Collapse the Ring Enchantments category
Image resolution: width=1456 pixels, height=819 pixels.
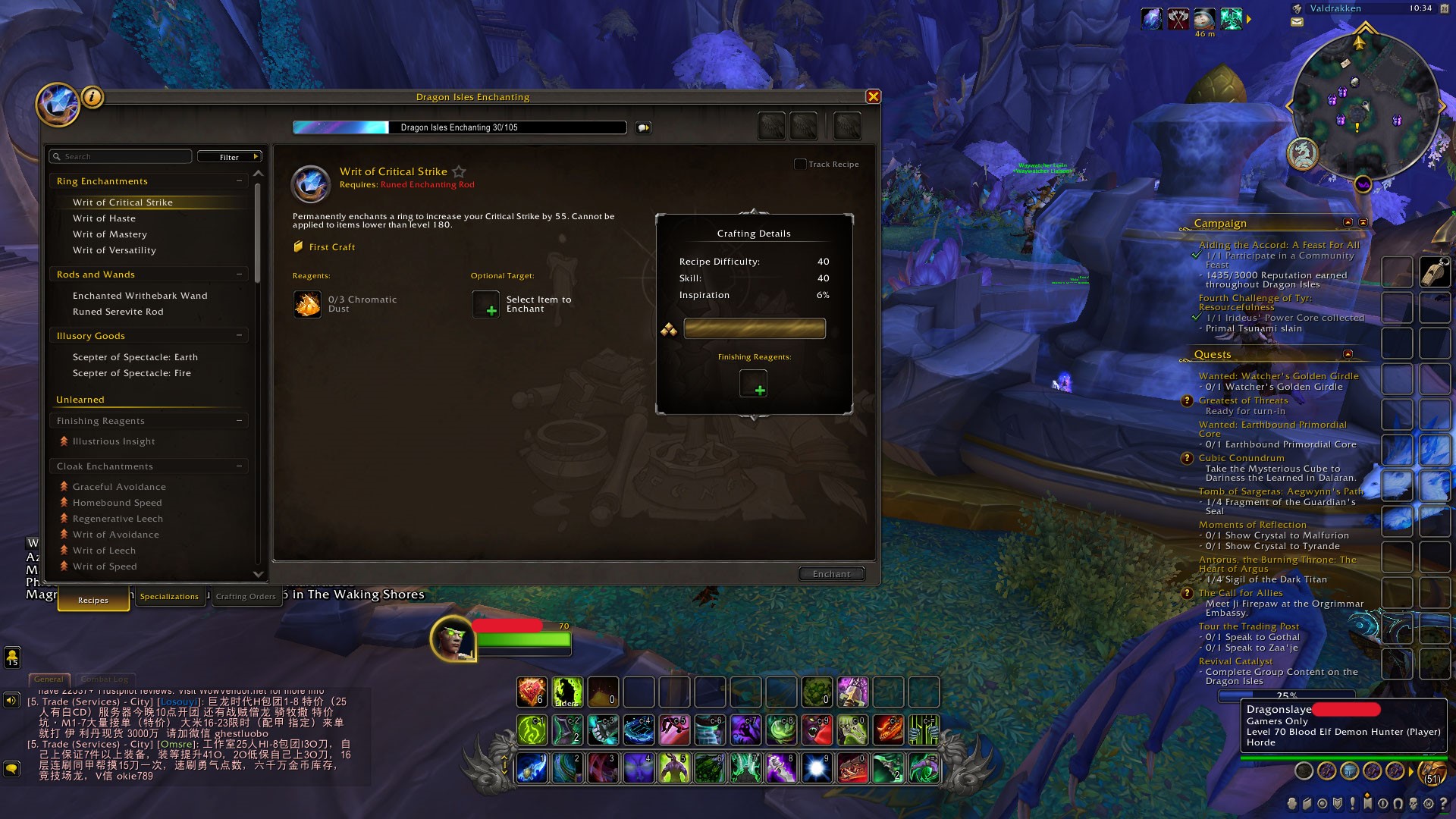(239, 181)
